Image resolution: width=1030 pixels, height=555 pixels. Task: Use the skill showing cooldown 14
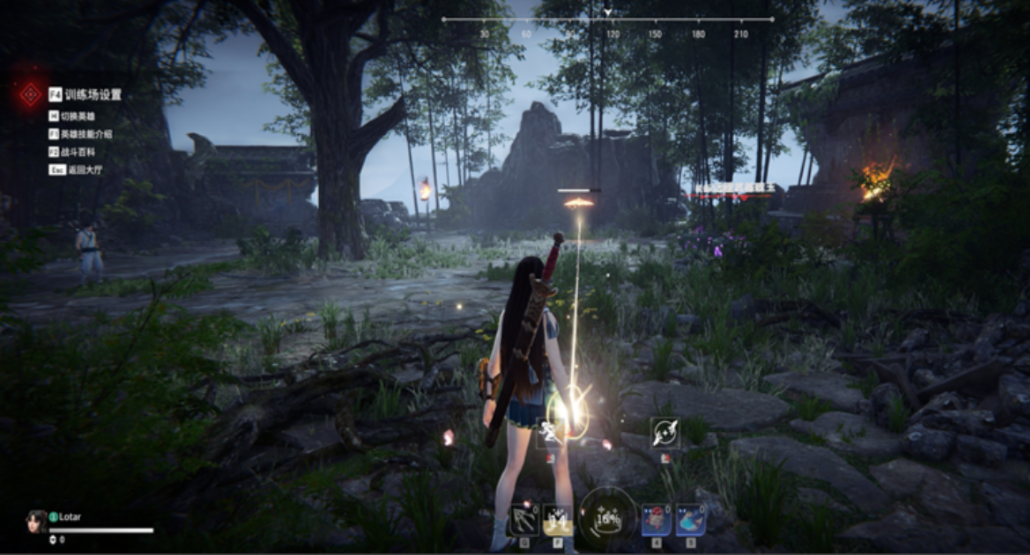557,519
